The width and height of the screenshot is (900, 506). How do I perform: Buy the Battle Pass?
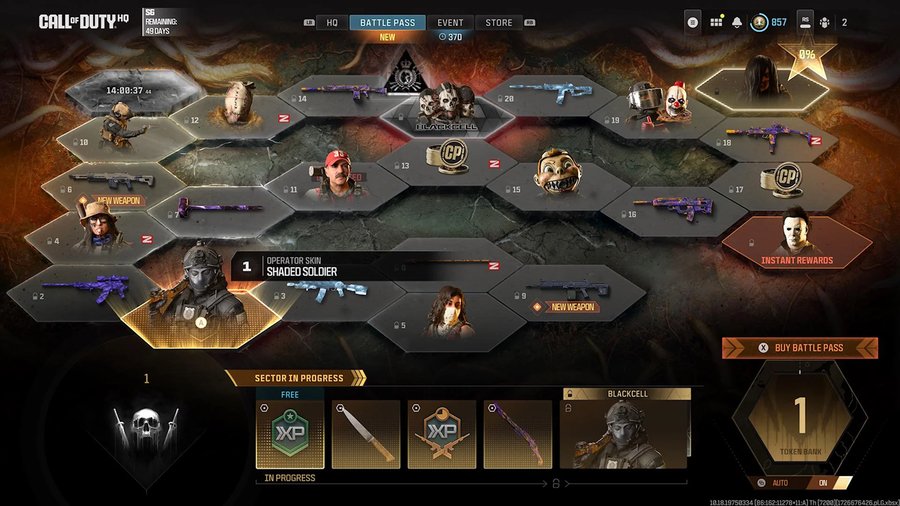[800, 348]
